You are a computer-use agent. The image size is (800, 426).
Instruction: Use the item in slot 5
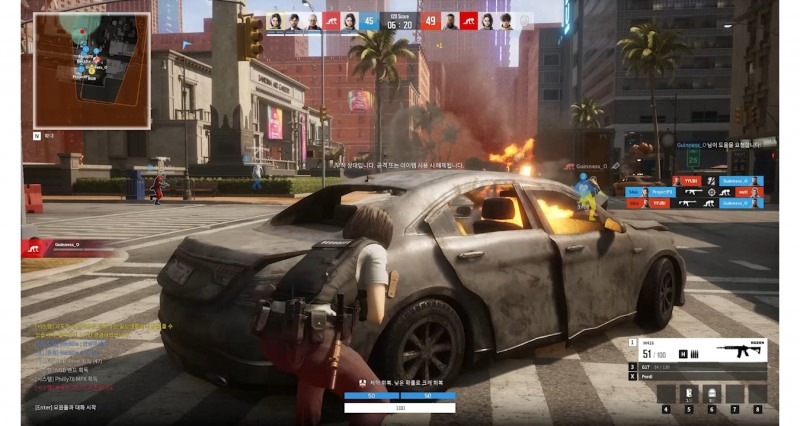(689, 393)
